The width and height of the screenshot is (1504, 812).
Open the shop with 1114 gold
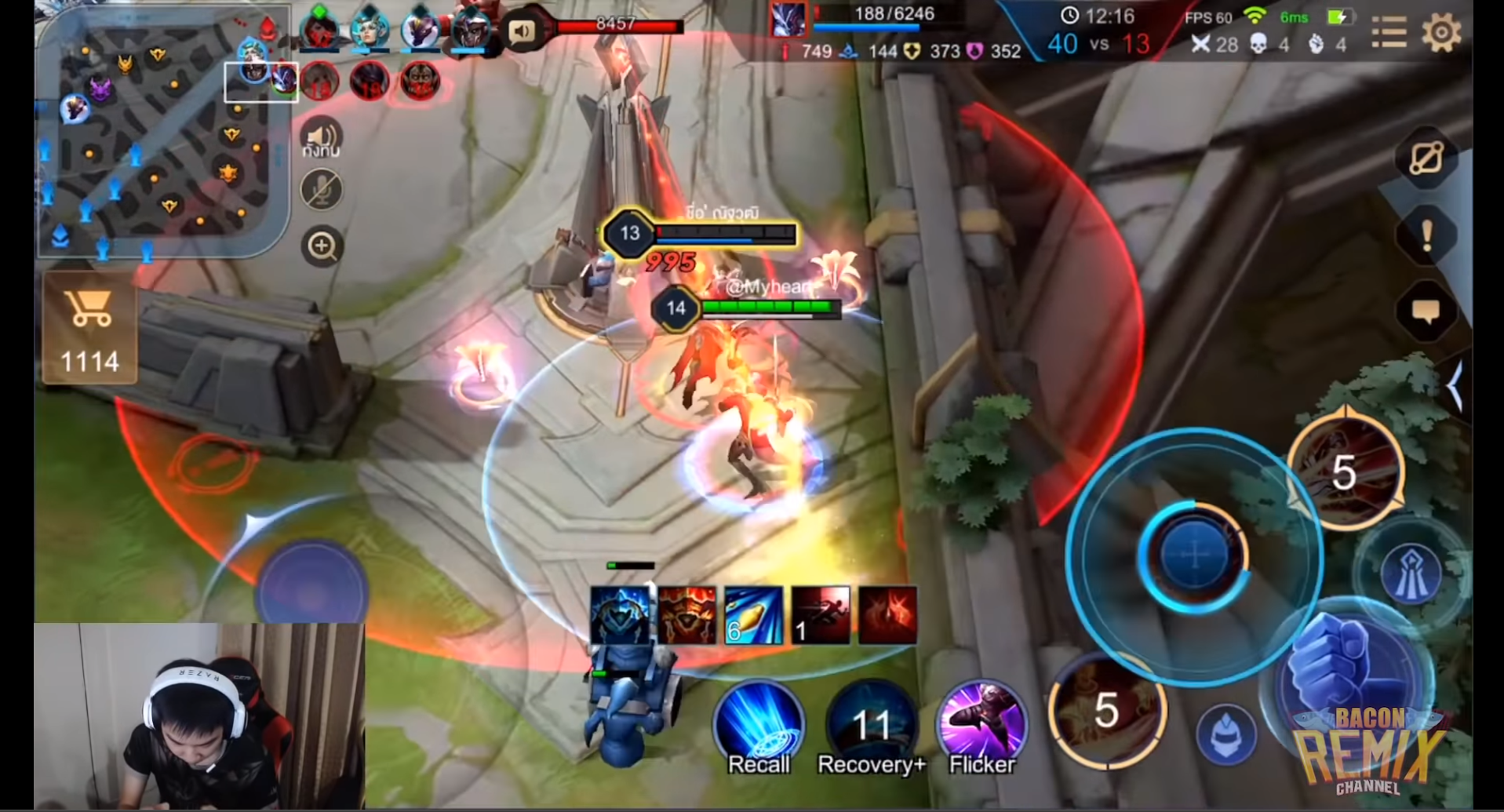coord(90,329)
